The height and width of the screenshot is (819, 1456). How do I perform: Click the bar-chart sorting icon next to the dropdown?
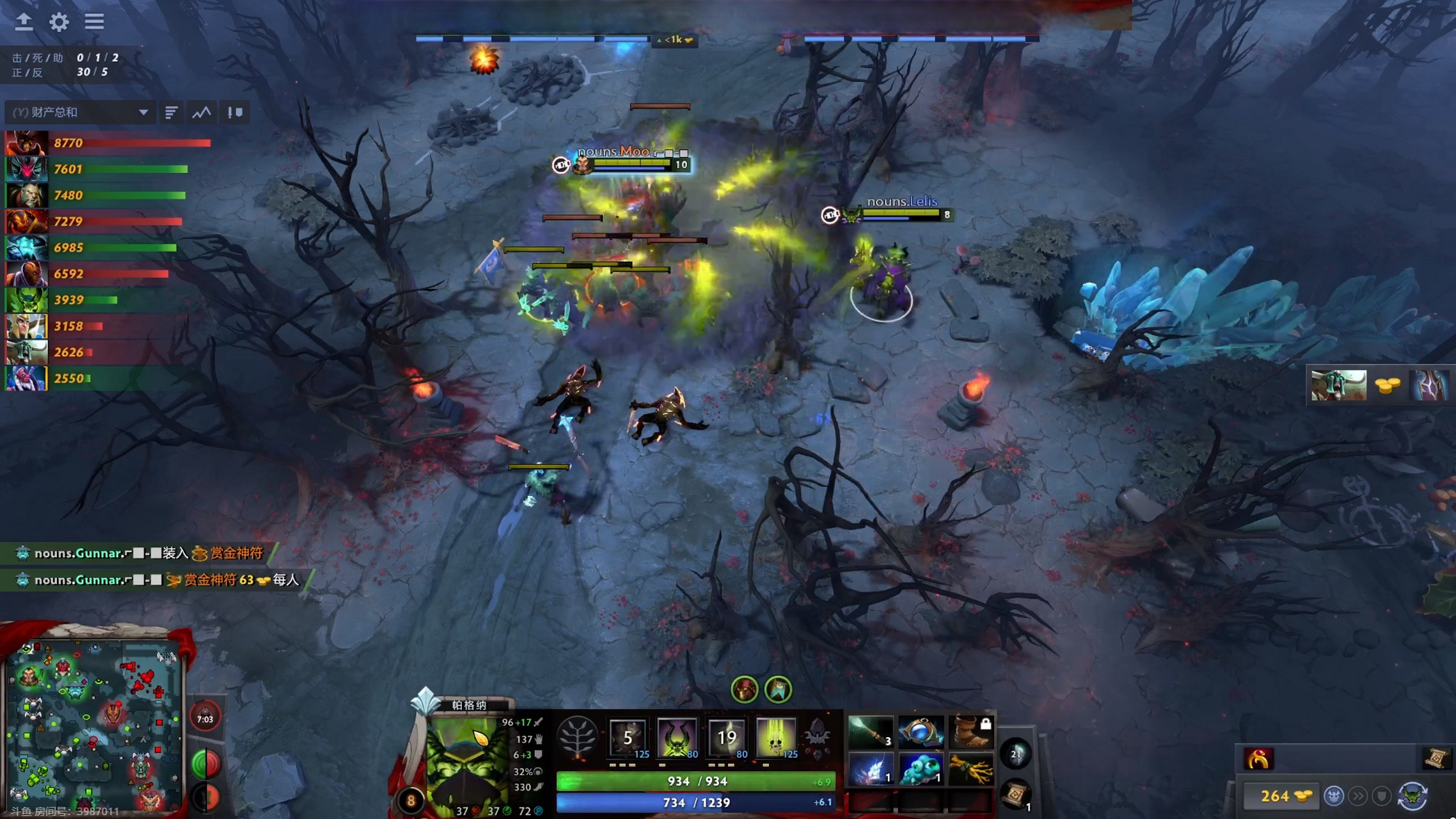pyautogui.click(x=171, y=112)
